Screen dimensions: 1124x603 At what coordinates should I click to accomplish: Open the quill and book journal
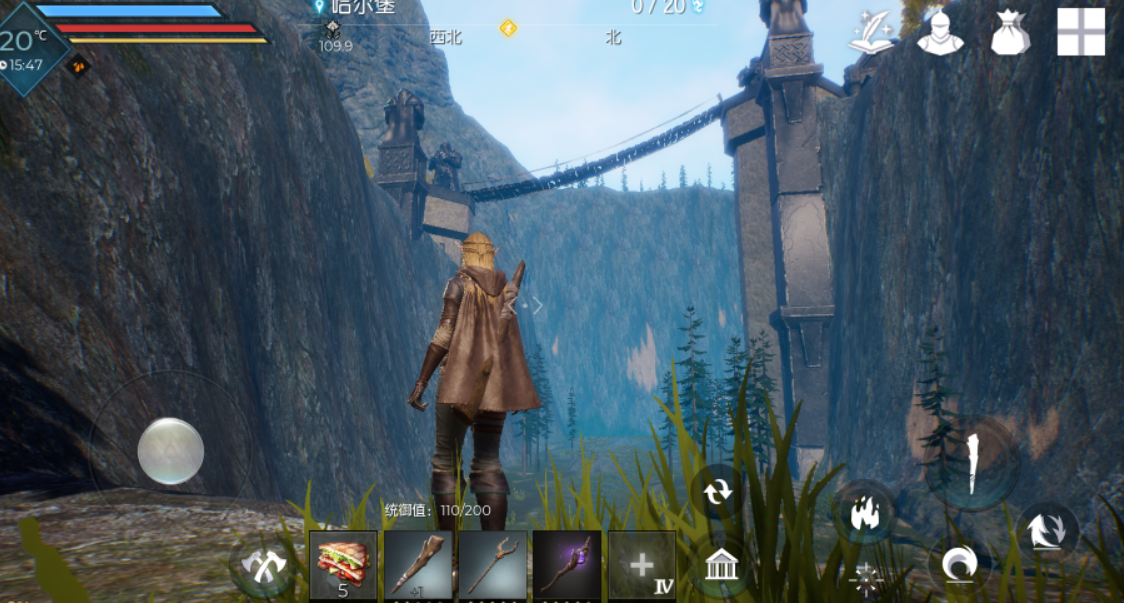tap(871, 33)
